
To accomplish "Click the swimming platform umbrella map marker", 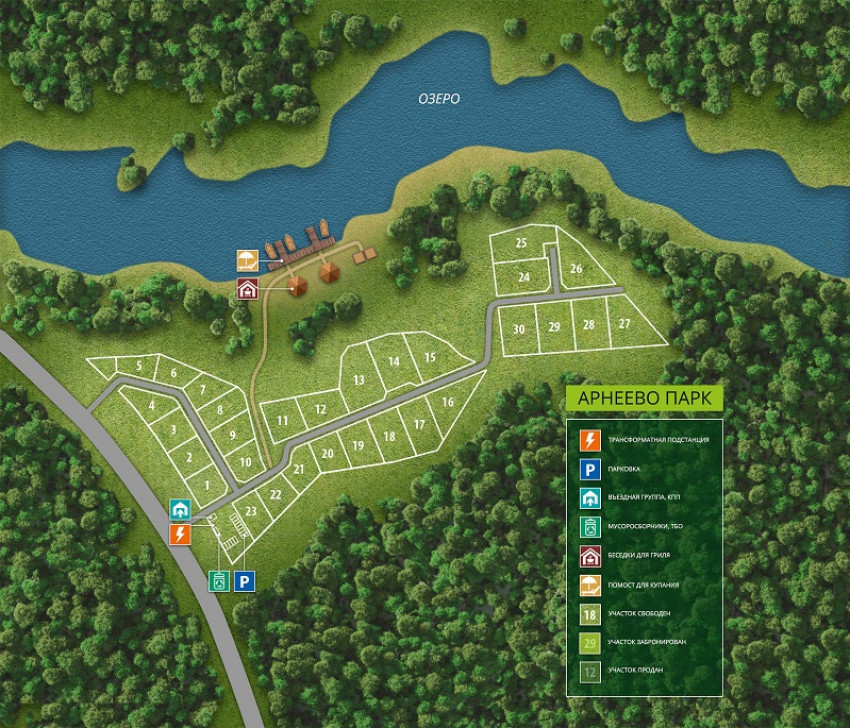I will click(247, 263).
